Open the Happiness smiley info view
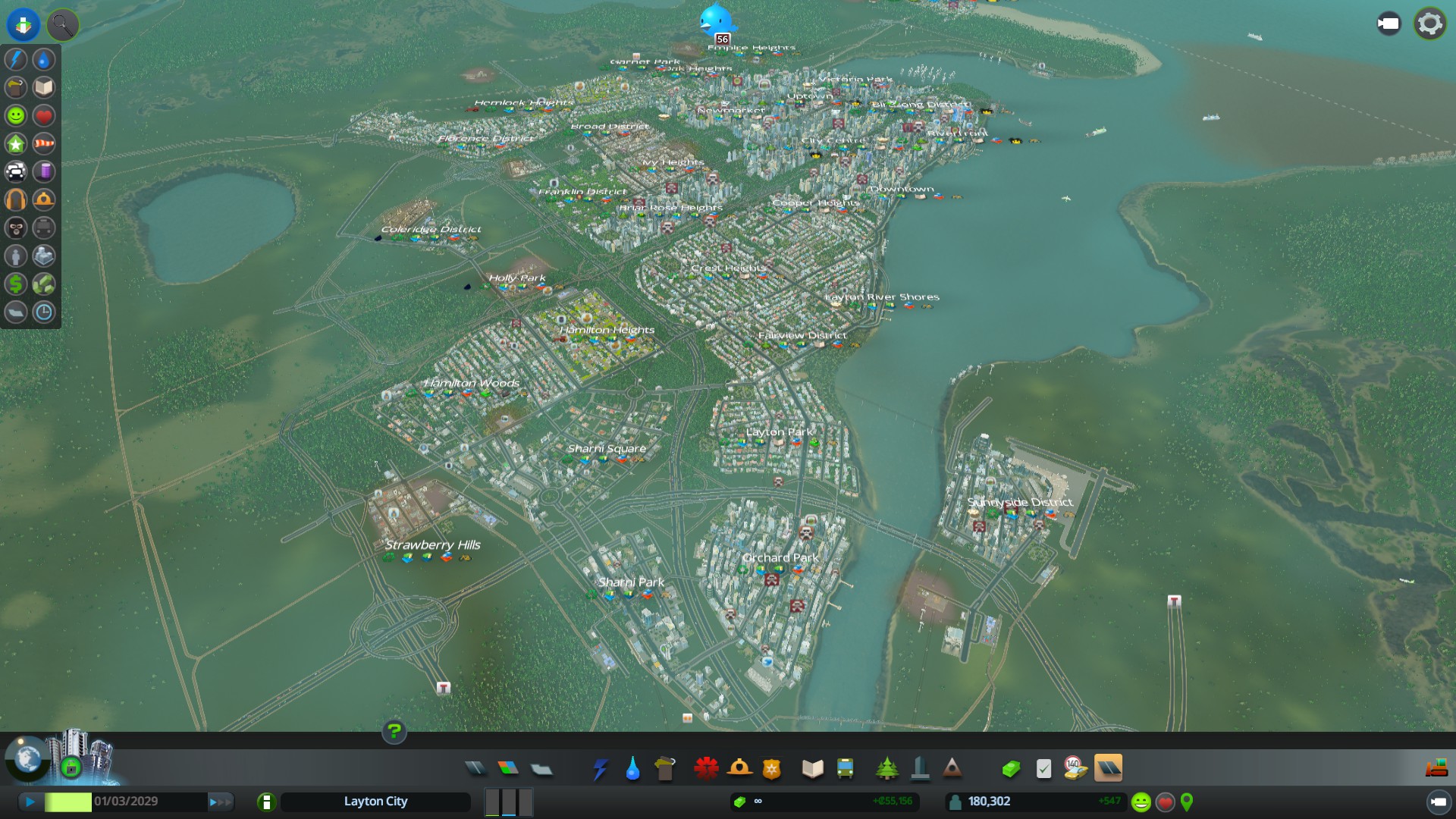This screenshot has height=819, width=1456. 16,115
